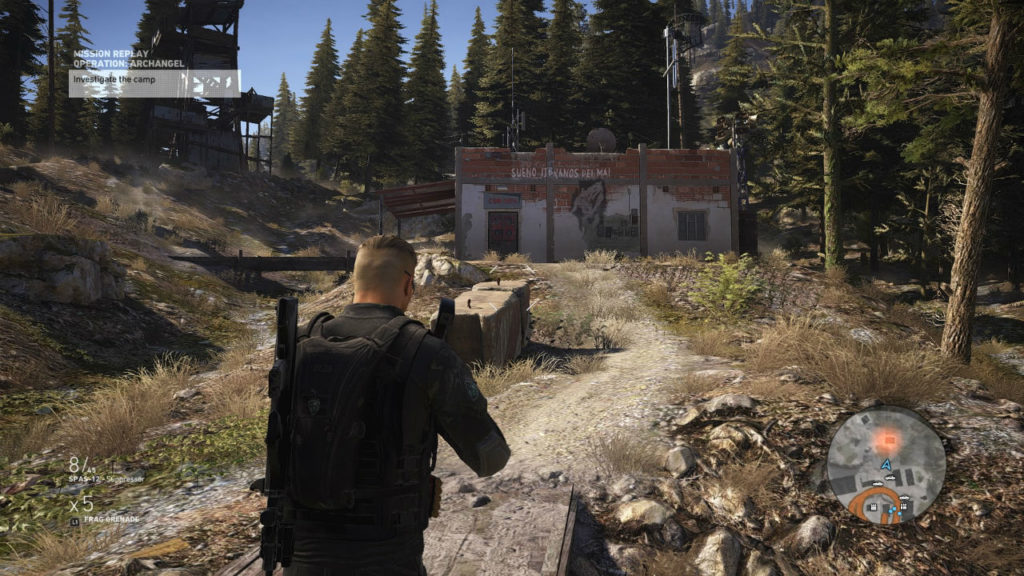Choose the Frag Grenade item

(x=110, y=520)
